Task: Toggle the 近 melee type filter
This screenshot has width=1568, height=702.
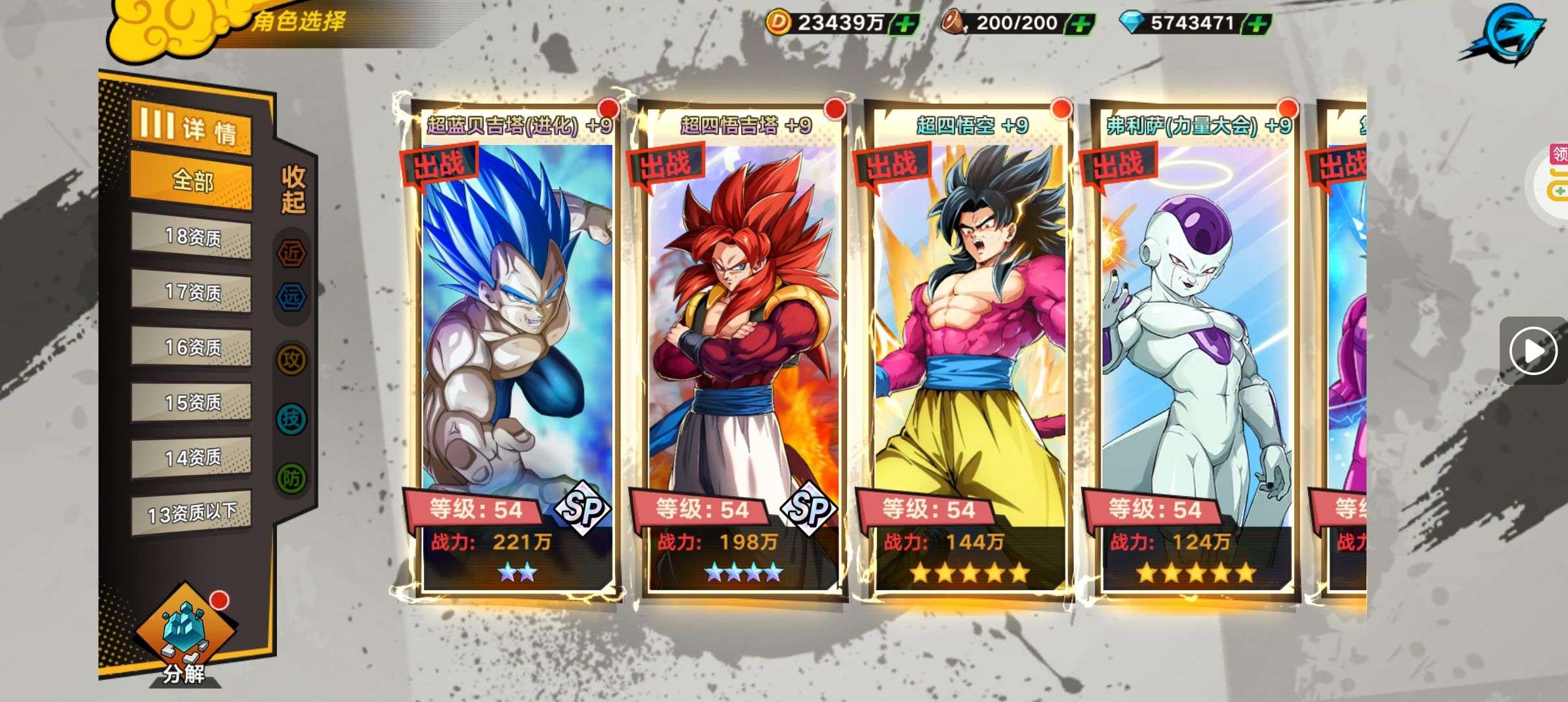Action: coord(292,253)
